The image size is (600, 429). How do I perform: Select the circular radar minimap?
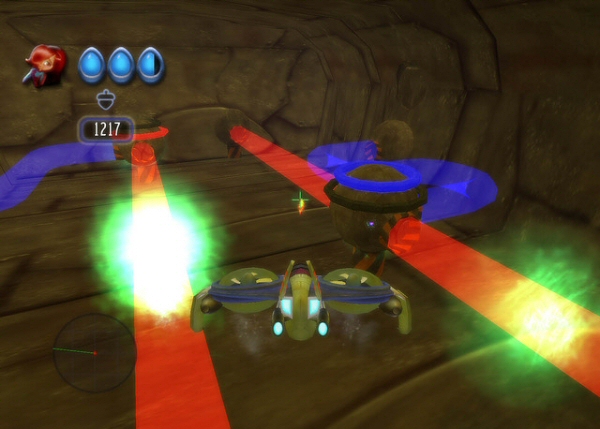click(94, 353)
